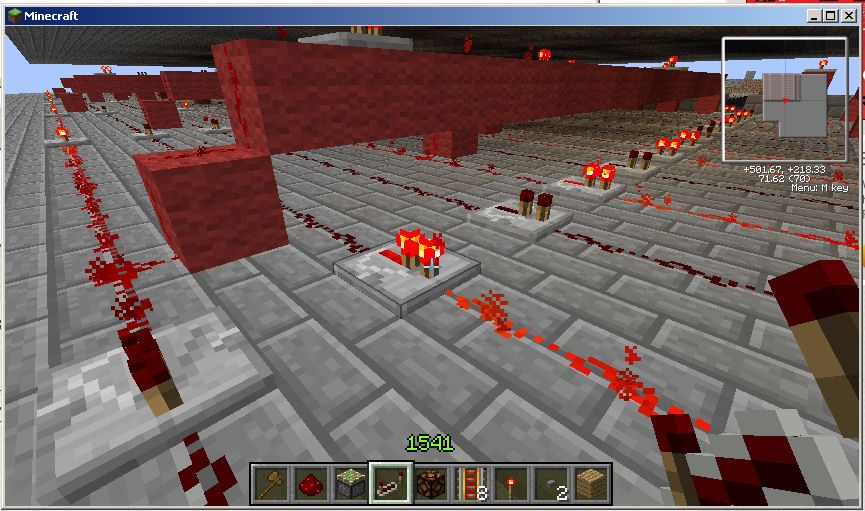Screen dimensions: 865x511
Task: Click the minimap in the corner
Action: (784, 100)
